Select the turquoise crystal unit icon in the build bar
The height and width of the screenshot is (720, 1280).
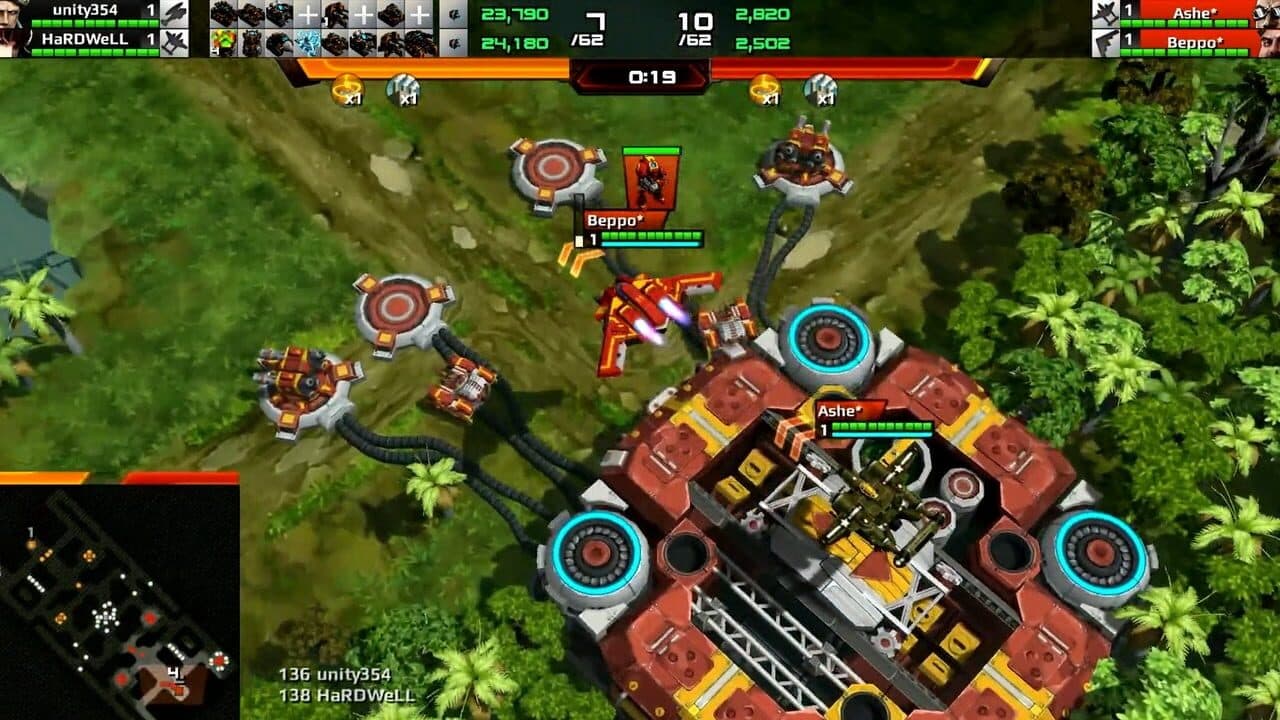coord(307,42)
